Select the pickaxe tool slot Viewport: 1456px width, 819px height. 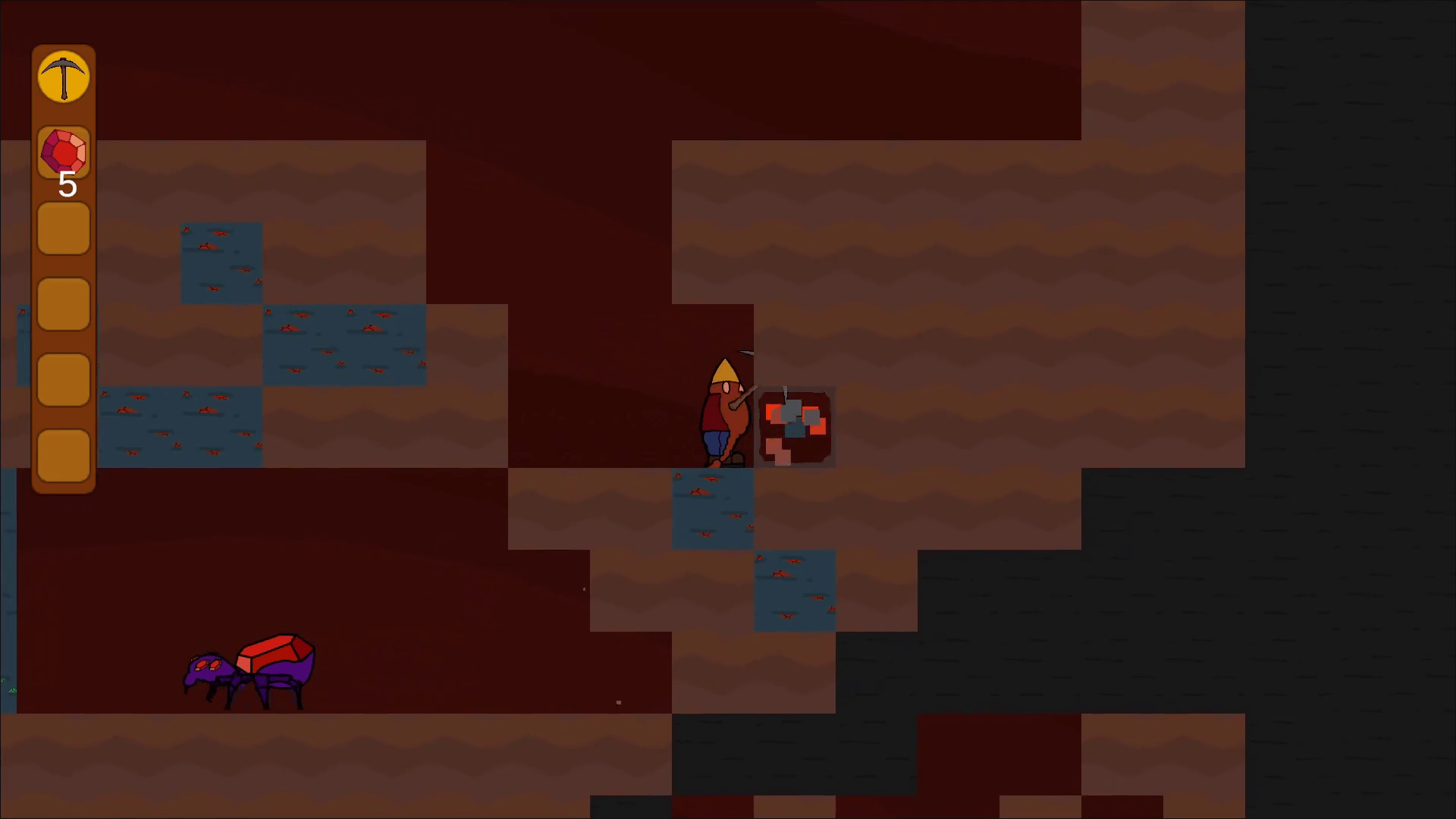(x=64, y=77)
